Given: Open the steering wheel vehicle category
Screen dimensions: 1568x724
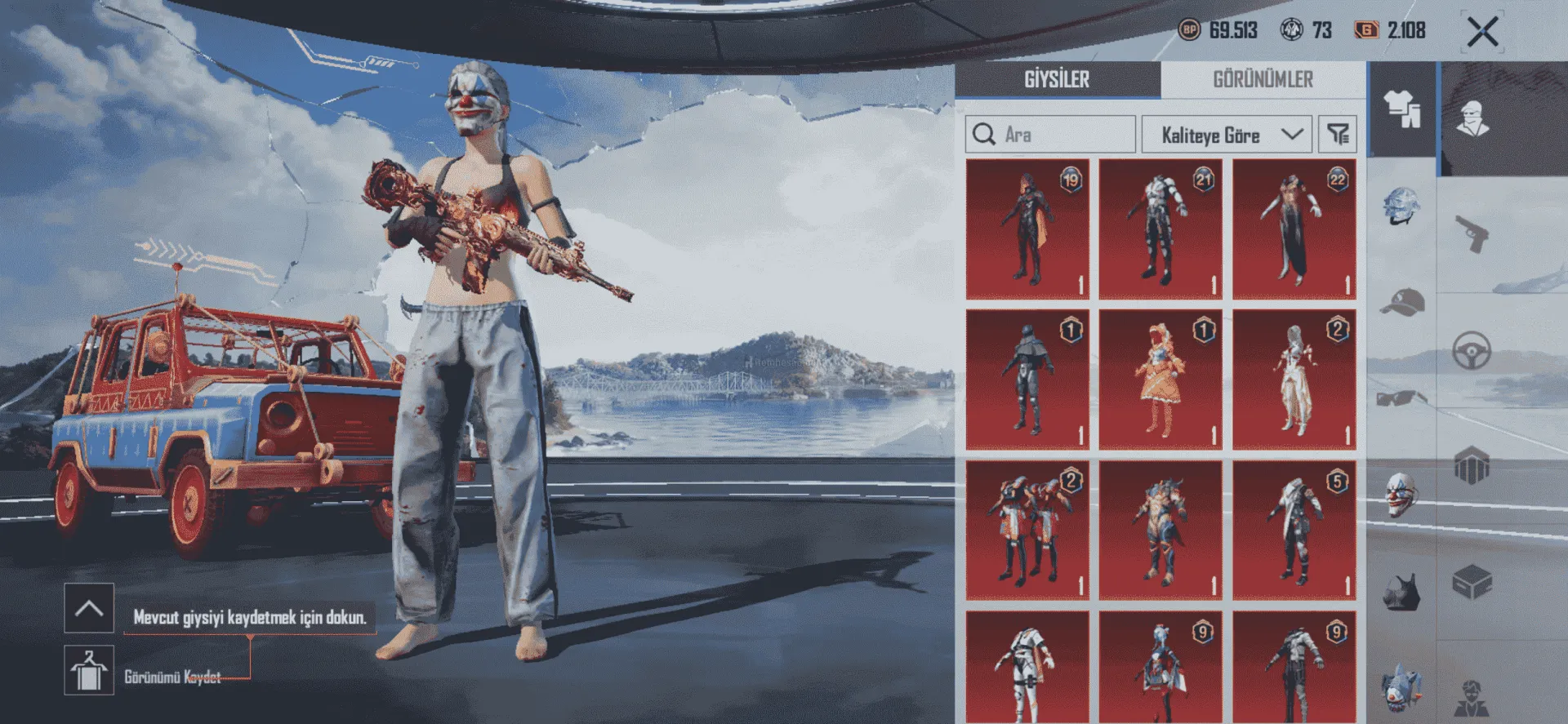Looking at the screenshot, I should coord(1472,352).
